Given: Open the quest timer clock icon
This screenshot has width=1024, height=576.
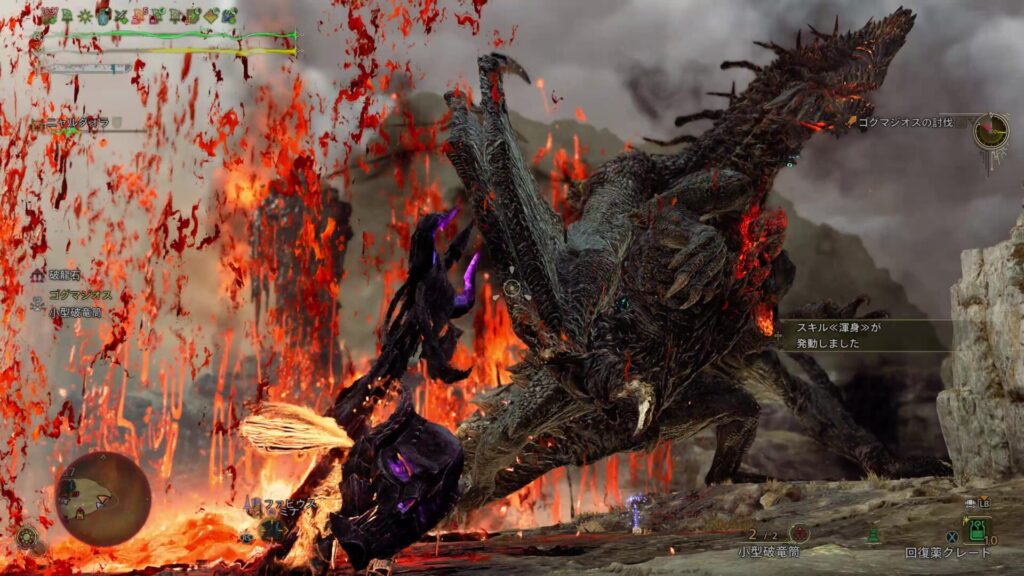Looking at the screenshot, I should (991, 131).
